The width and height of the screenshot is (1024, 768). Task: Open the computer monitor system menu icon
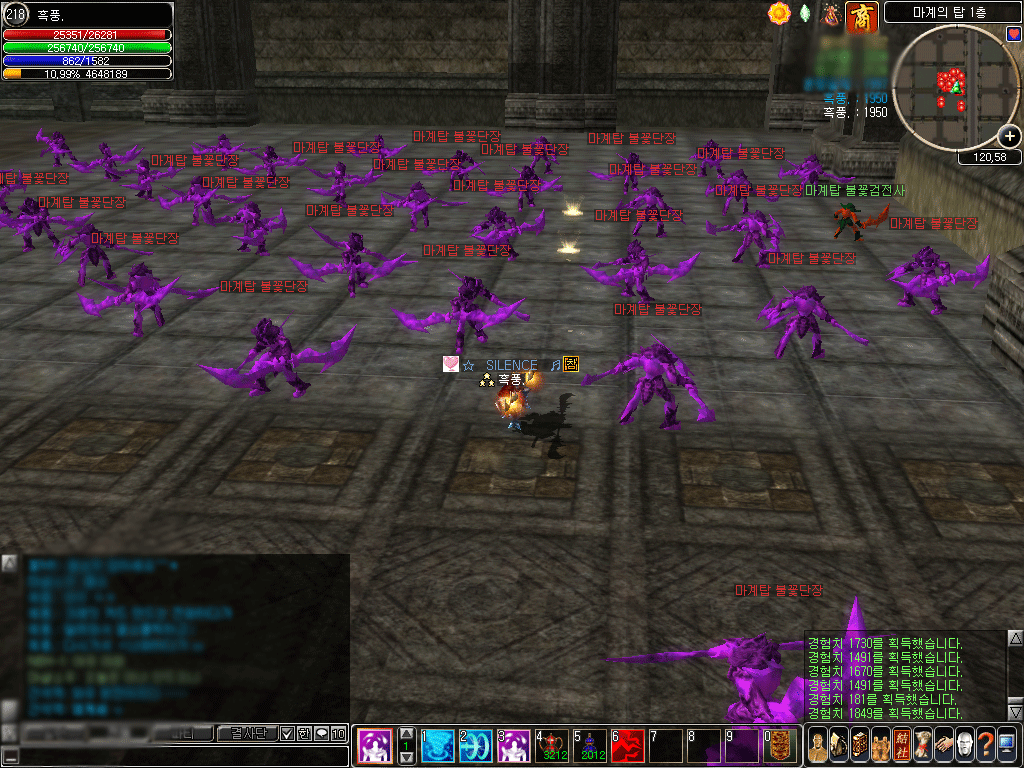point(1007,745)
